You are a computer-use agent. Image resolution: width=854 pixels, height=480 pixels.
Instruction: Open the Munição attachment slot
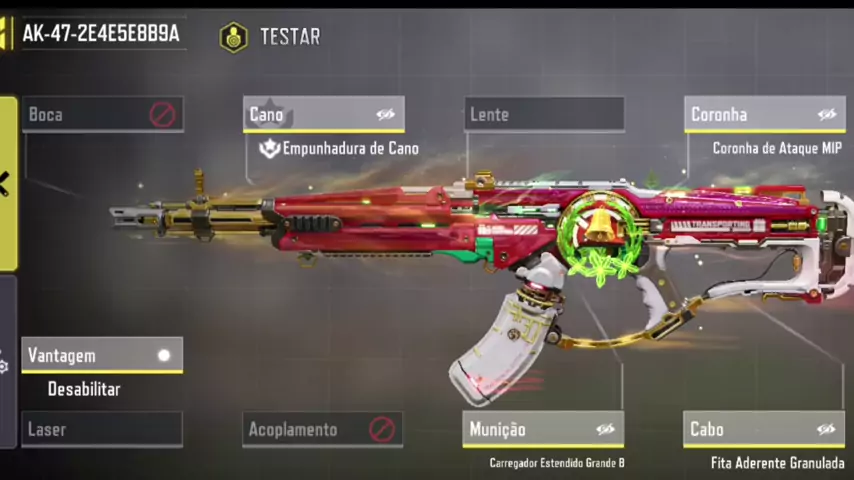(x=530, y=429)
